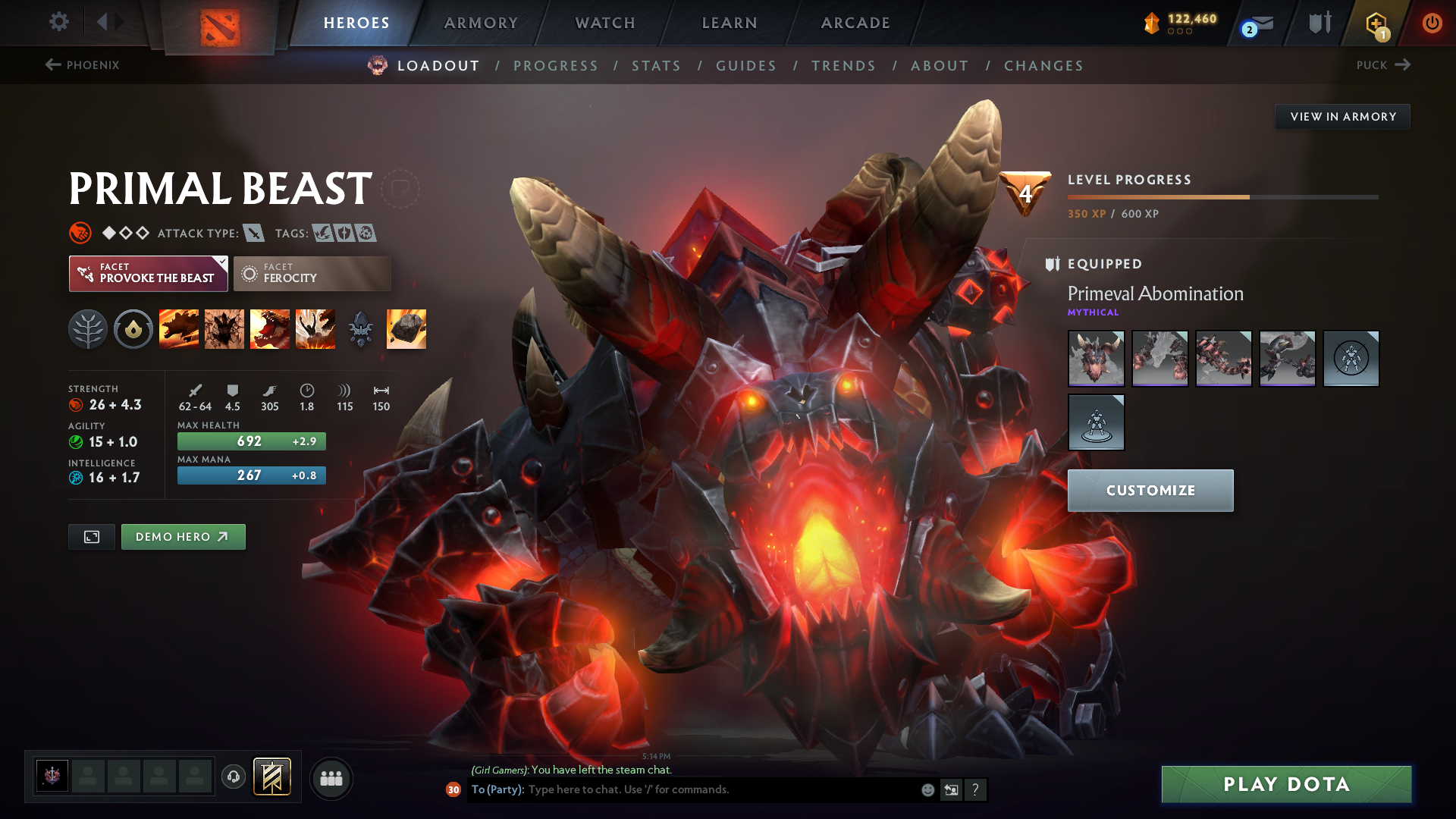The width and height of the screenshot is (1456, 819).
Task: Click the Demo Hero button
Action: 183,536
